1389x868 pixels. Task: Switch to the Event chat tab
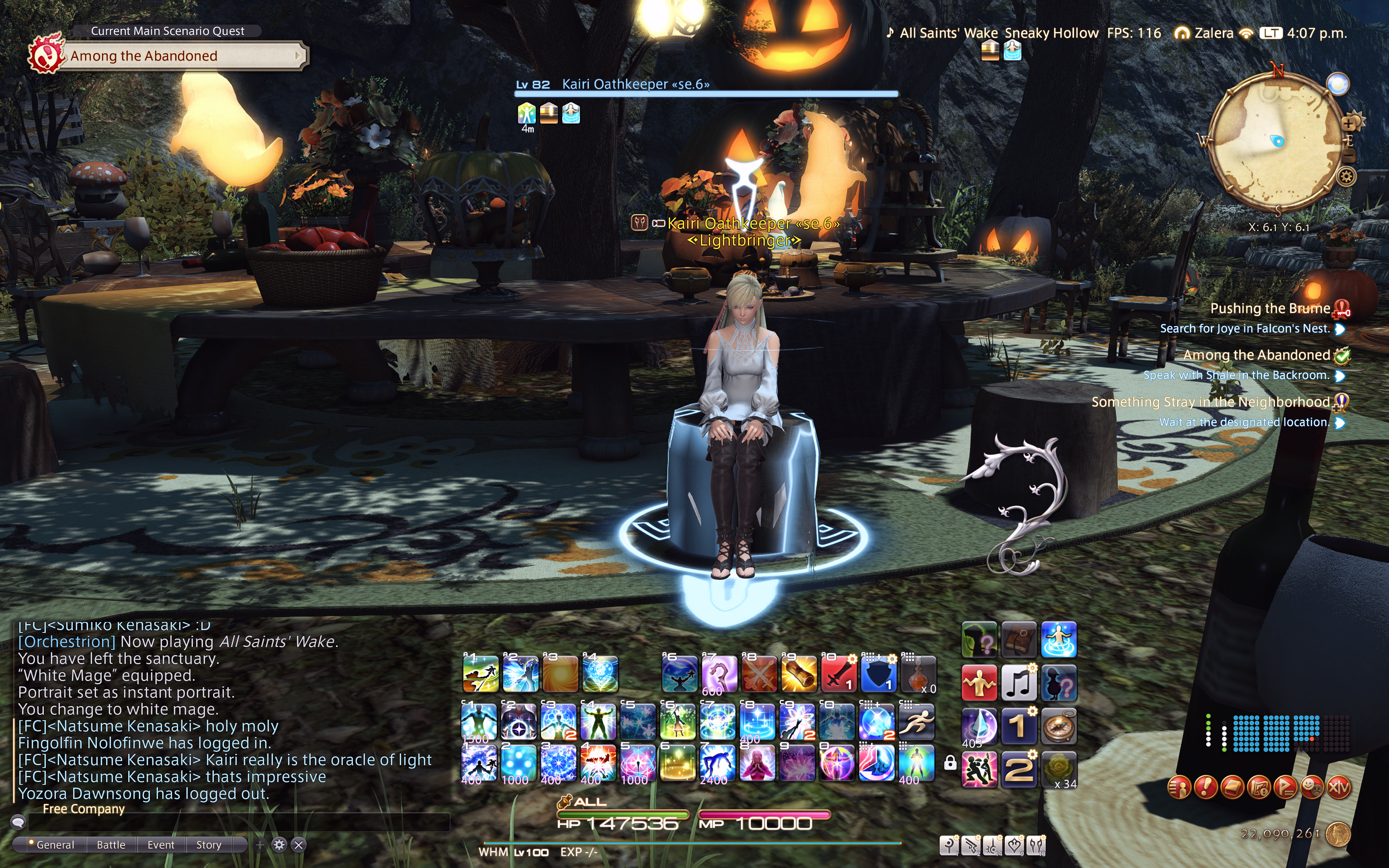click(161, 844)
